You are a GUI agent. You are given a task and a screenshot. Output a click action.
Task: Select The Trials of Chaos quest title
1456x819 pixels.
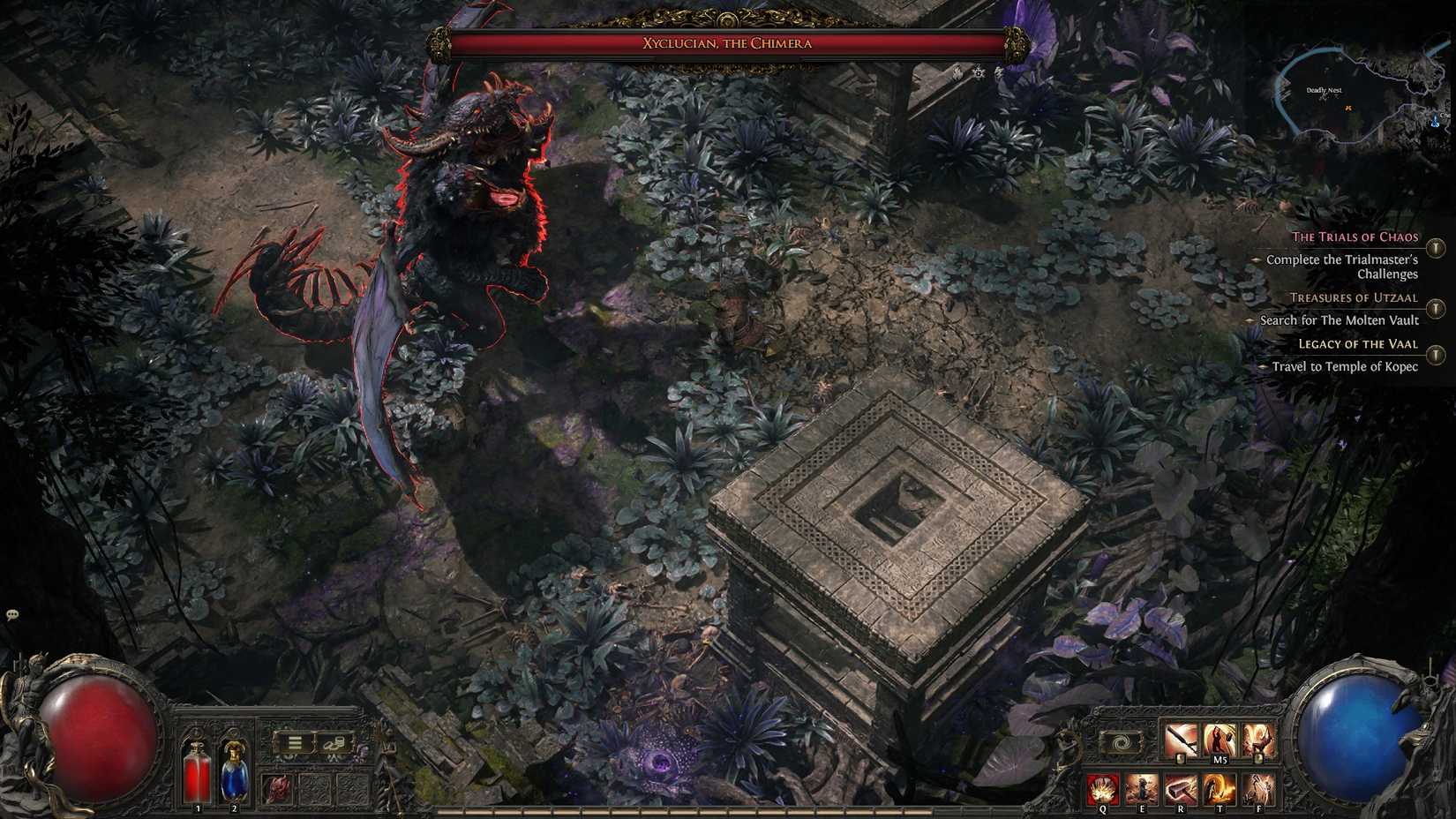pyautogui.click(x=1355, y=237)
